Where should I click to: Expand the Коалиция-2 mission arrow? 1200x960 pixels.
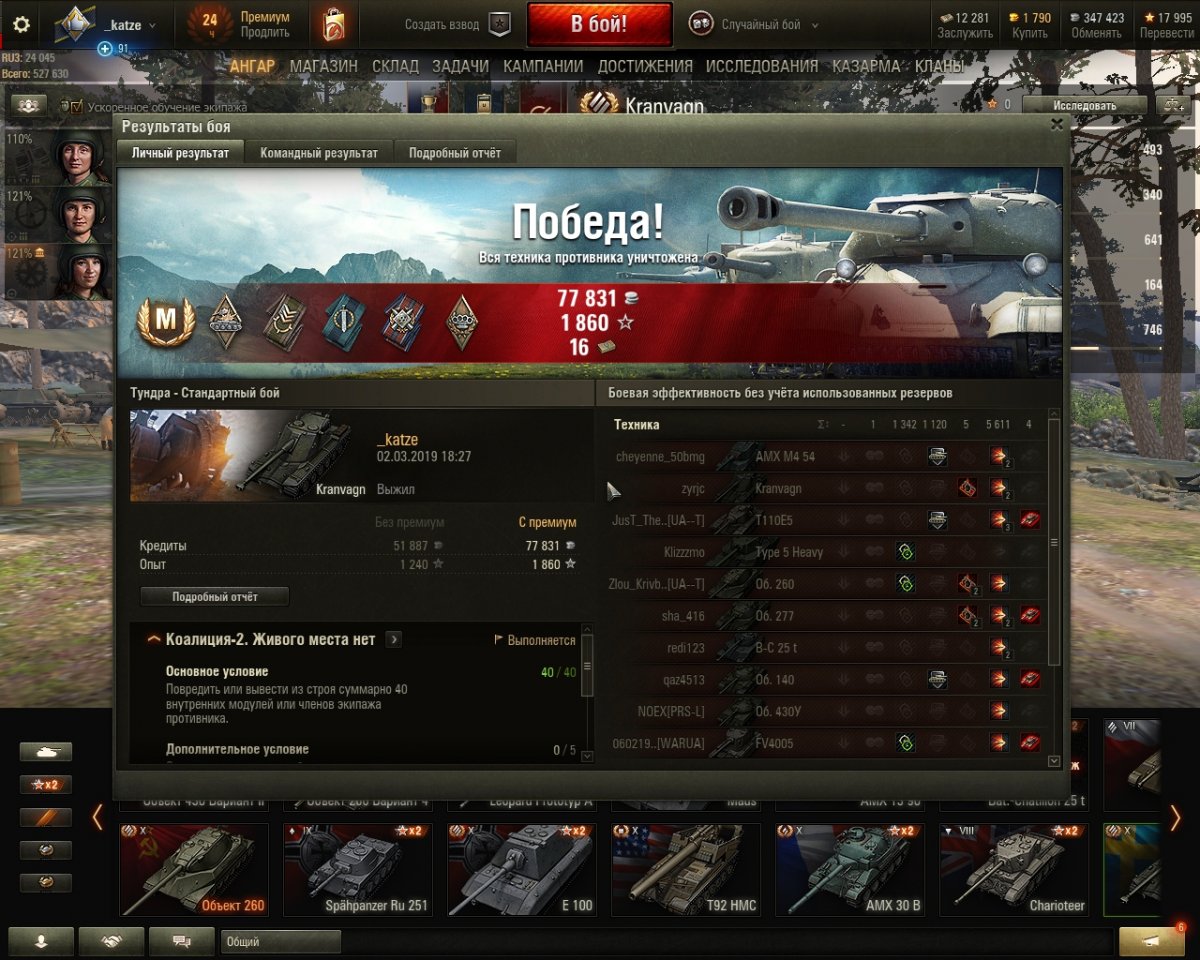[394, 640]
